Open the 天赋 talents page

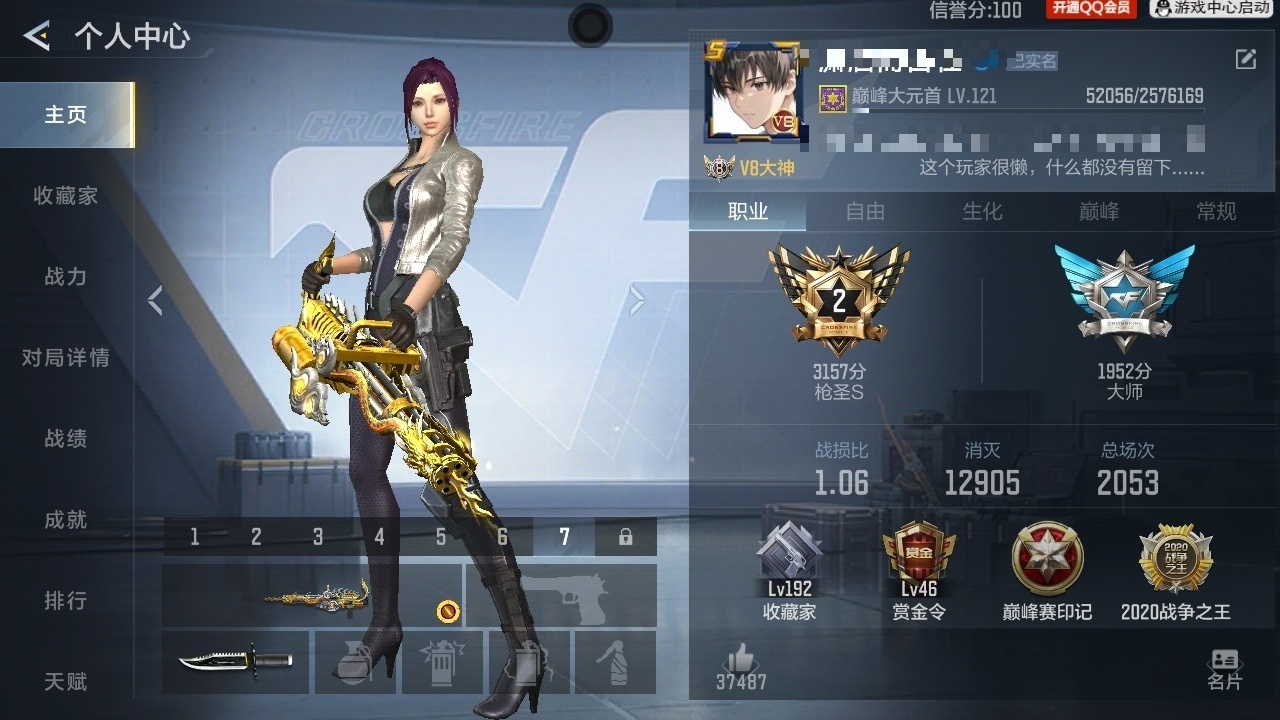(x=66, y=682)
